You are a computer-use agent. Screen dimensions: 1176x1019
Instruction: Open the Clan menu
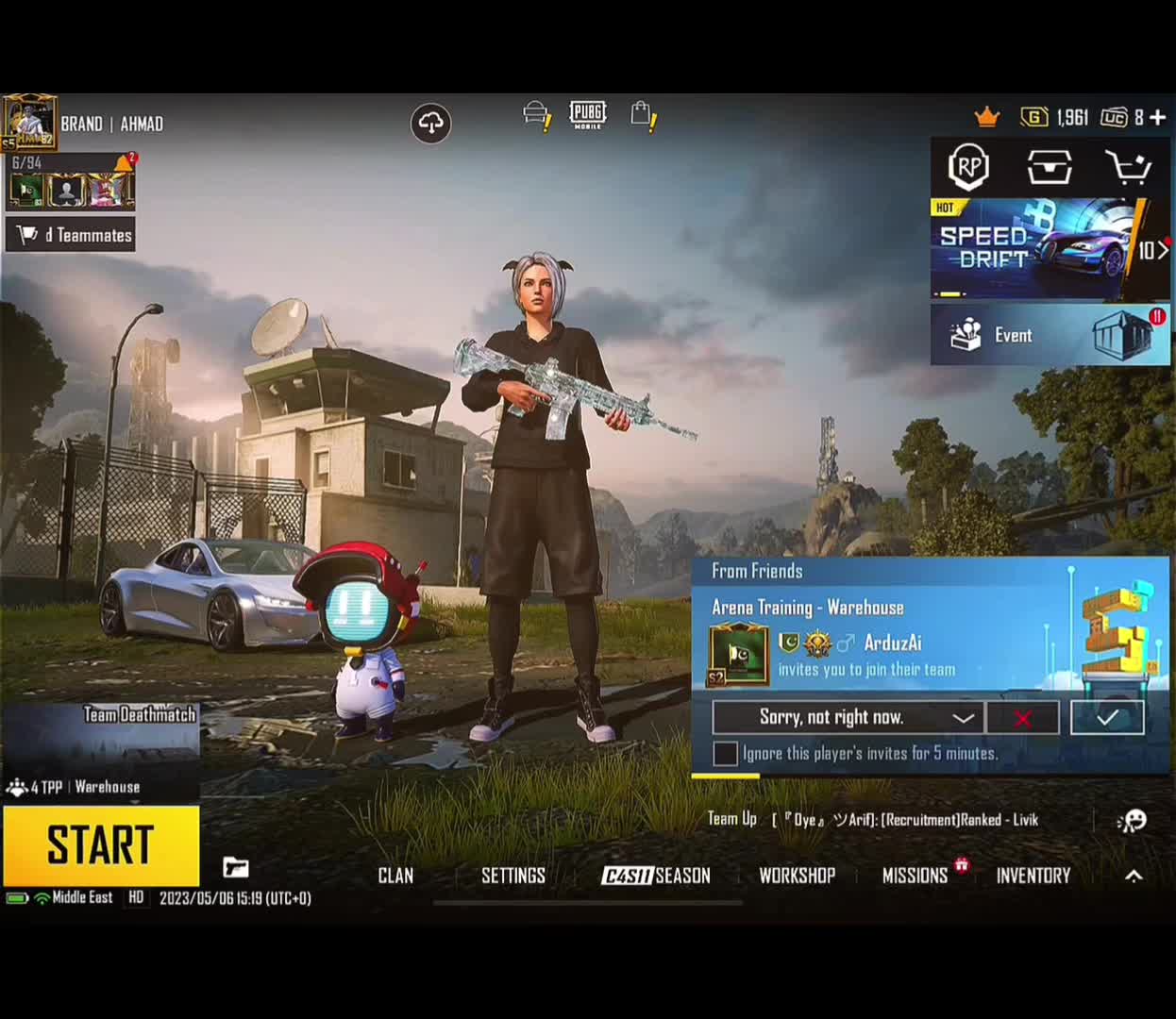point(395,876)
